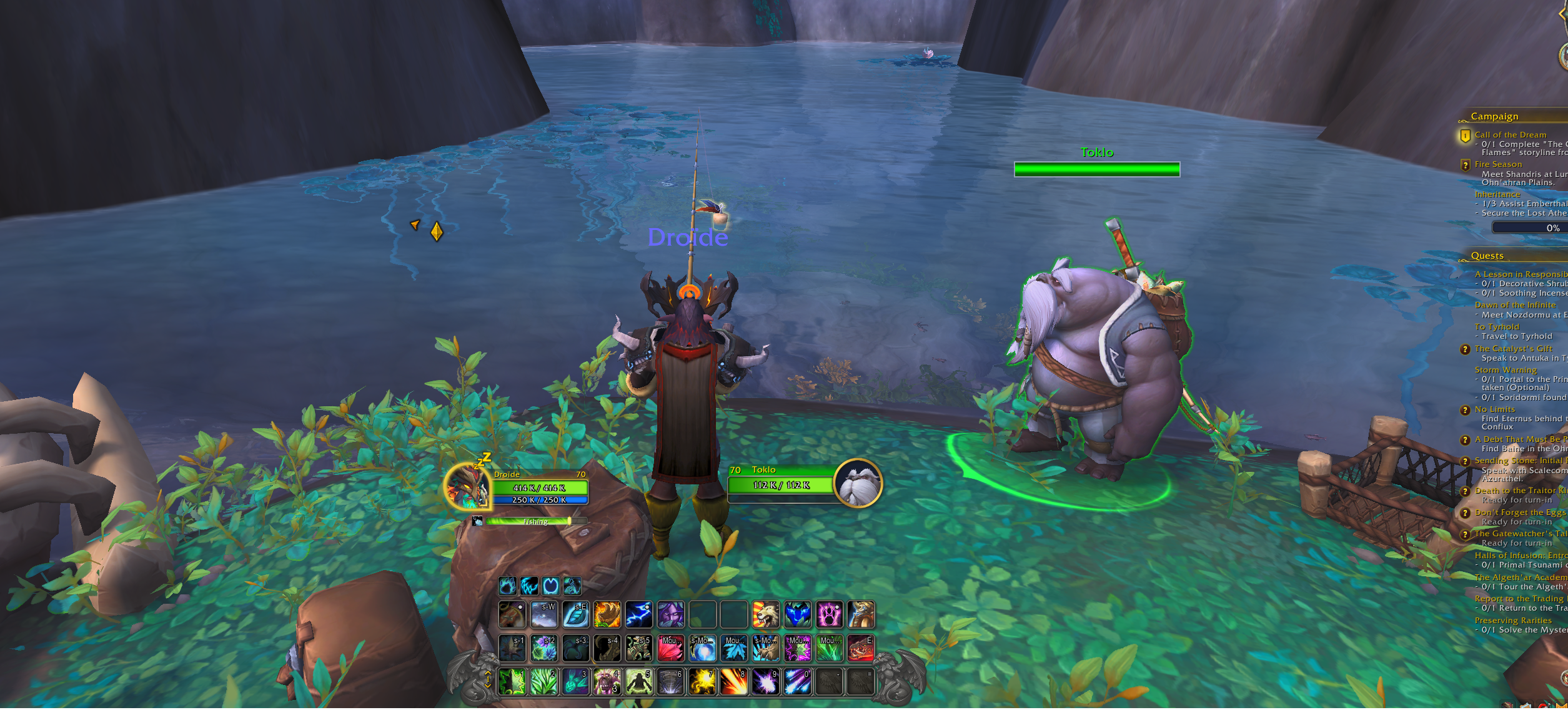Select Toklo's target portrait
1568x720 pixels.
[858, 483]
